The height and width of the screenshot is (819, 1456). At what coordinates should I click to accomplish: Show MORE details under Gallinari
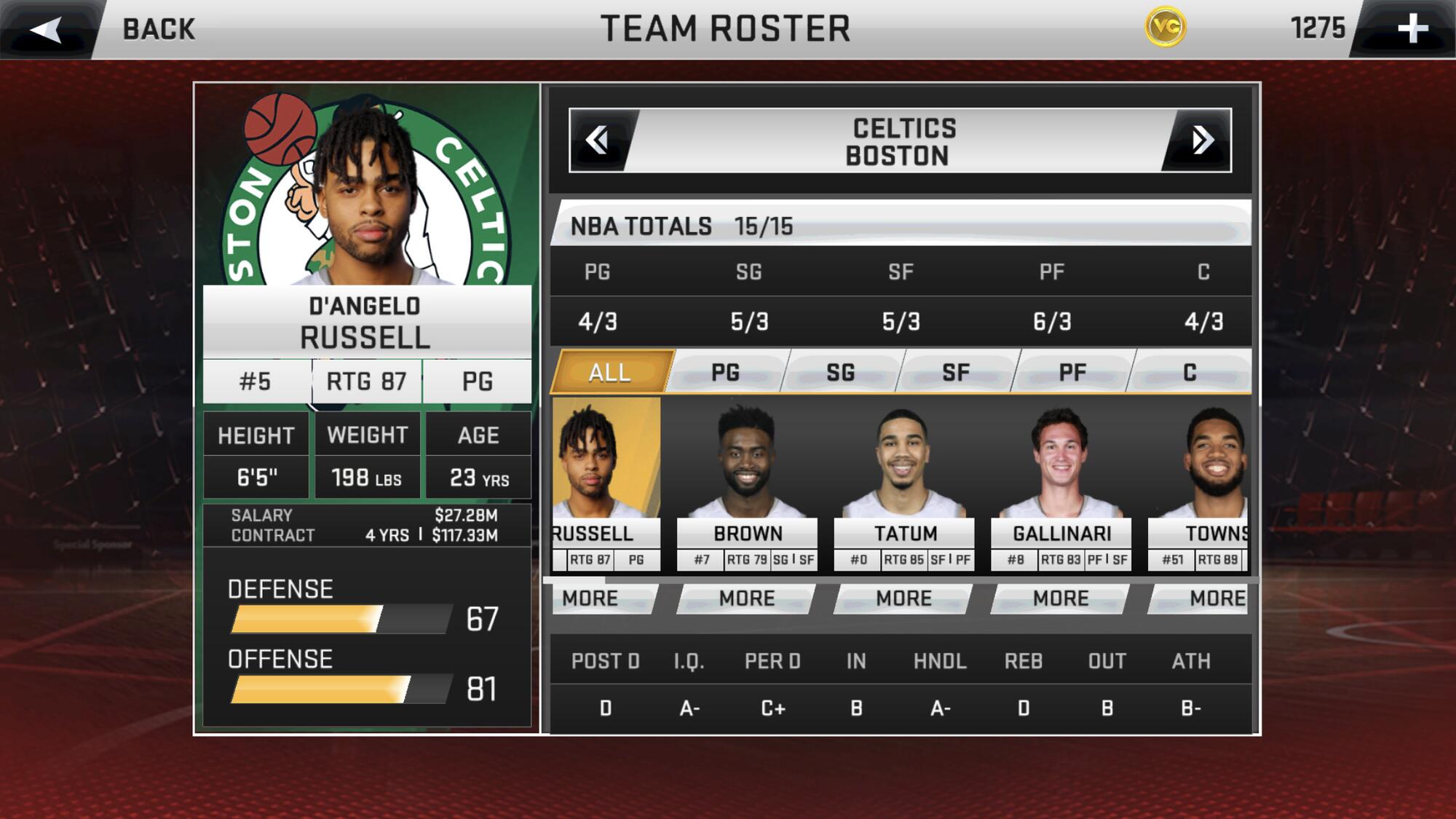pos(1061,598)
